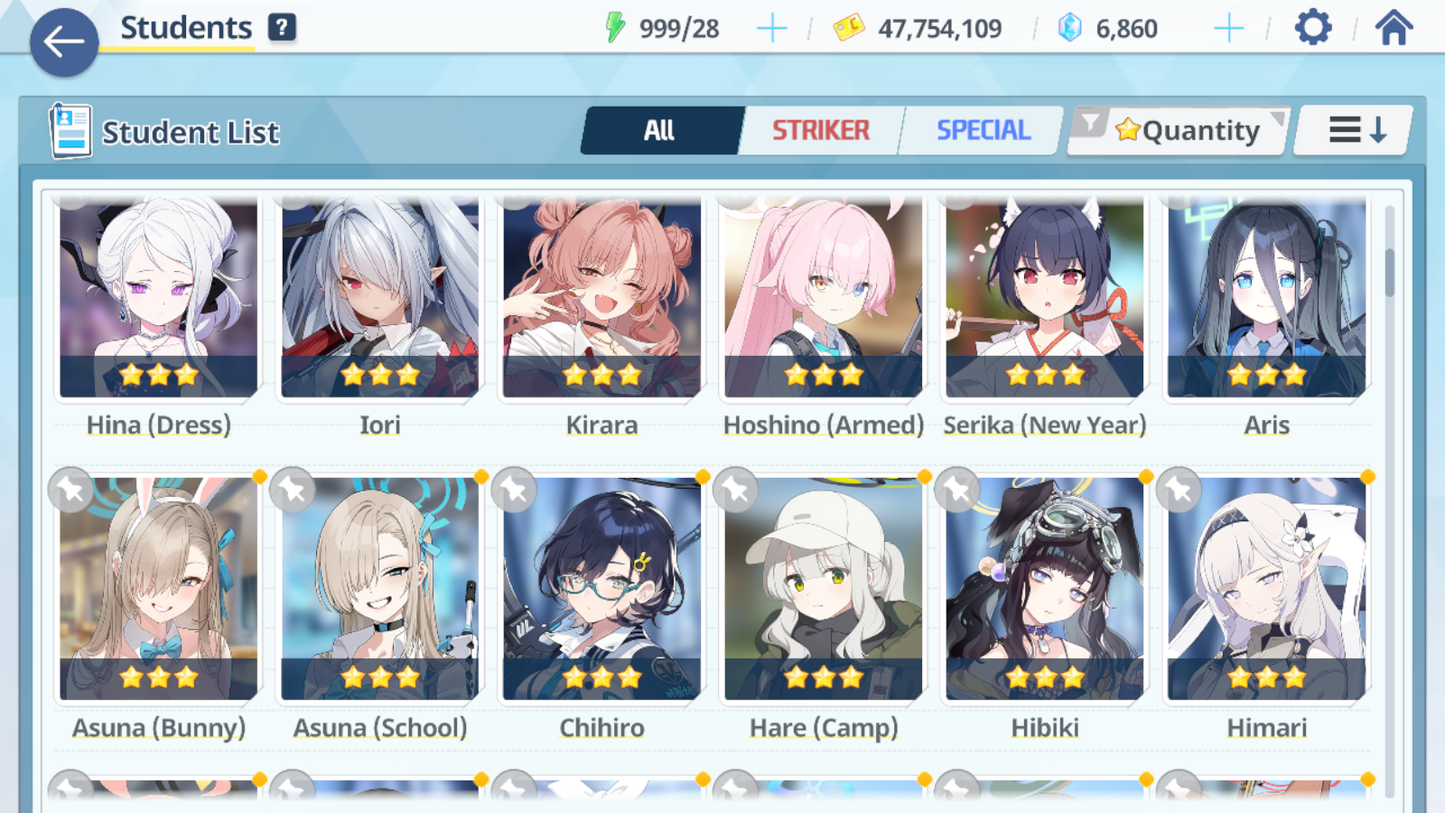This screenshot has width=1445, height=813.
Task: Buy more blue gems with plus button
Action: pos(1228,29)
